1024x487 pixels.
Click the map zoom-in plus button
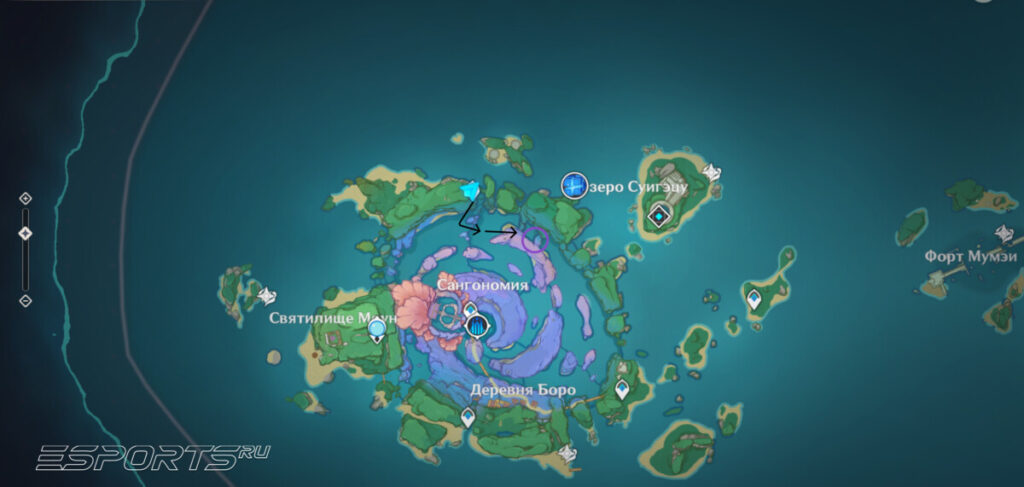pyautogui.click(x=26, y=198)
